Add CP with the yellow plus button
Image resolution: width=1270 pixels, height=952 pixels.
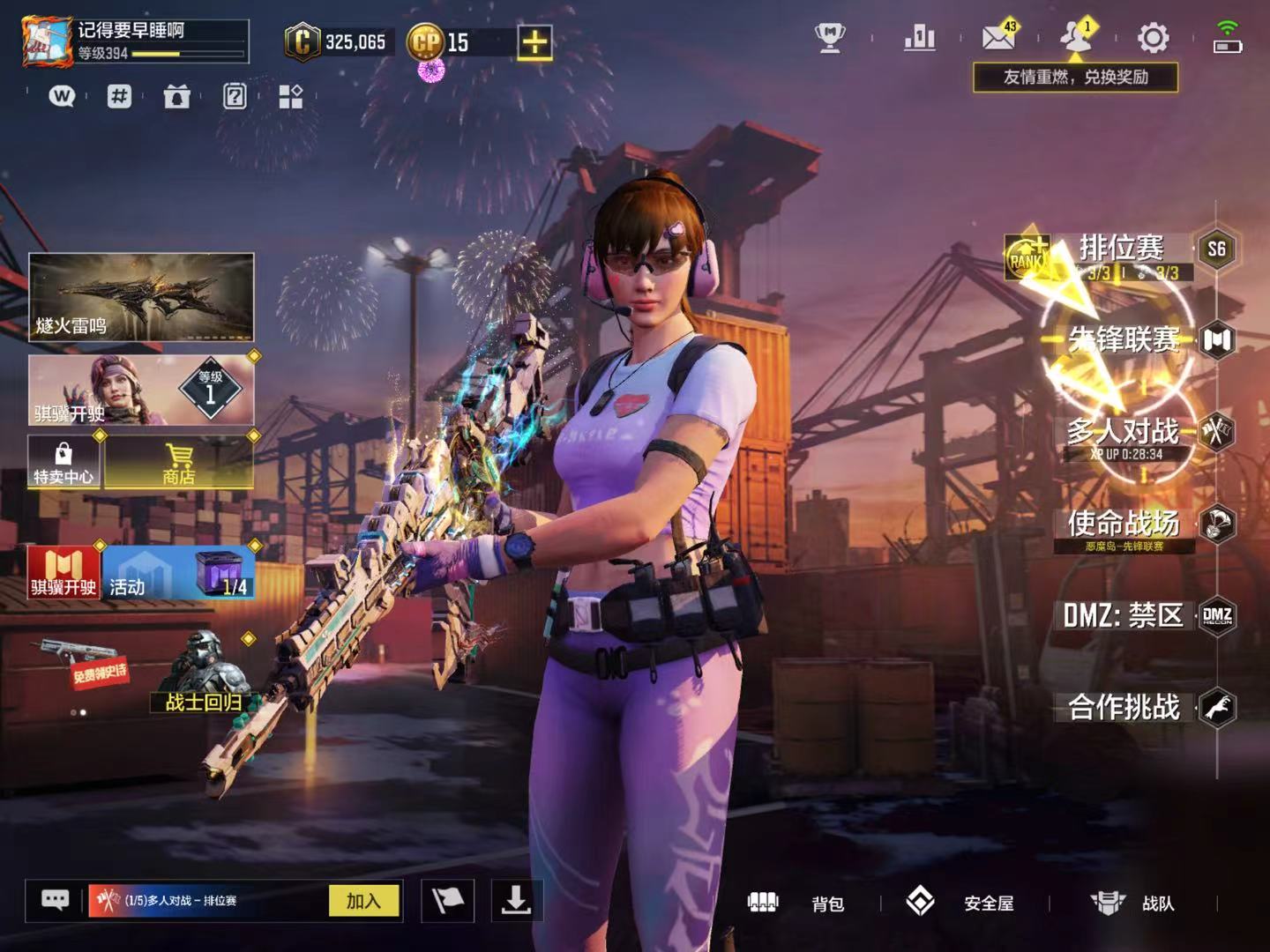coord(534,42)
